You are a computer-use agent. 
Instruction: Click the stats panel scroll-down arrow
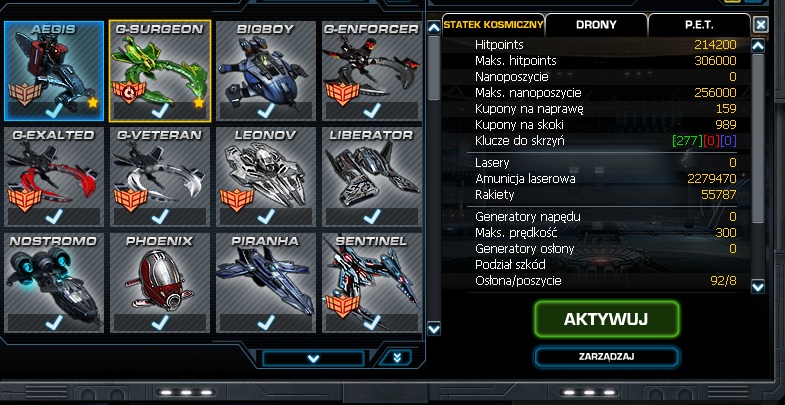759,287
